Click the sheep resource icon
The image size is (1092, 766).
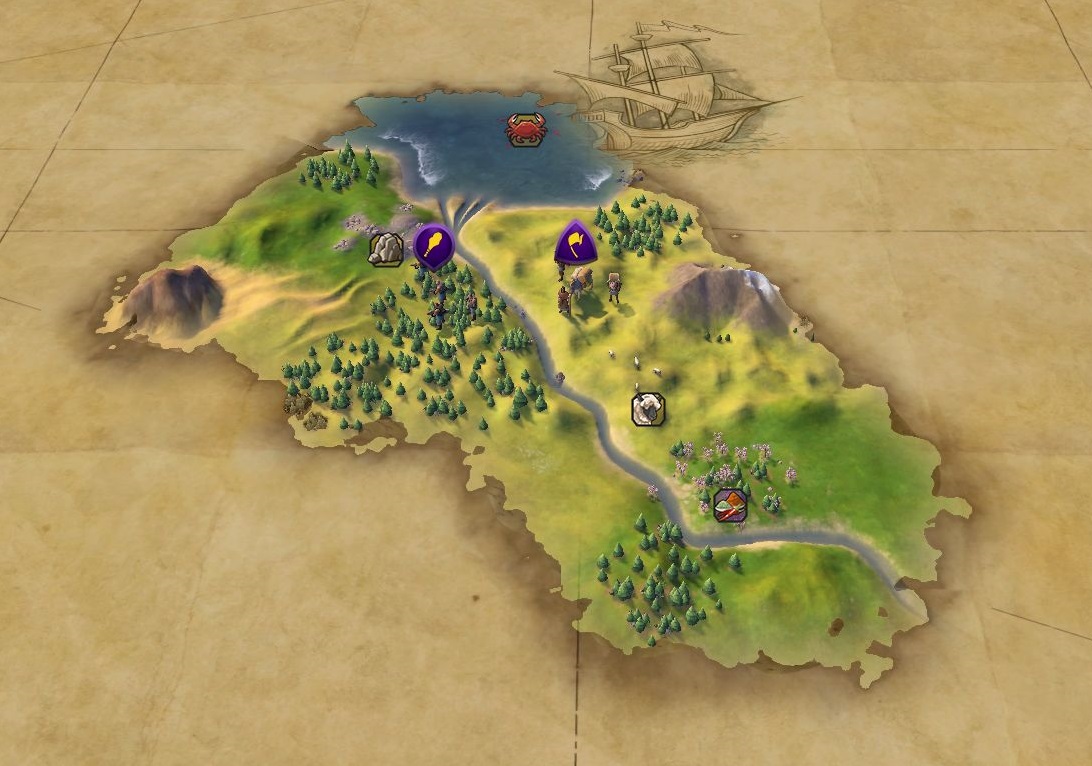pyautogui.click(x=648, y=408)
